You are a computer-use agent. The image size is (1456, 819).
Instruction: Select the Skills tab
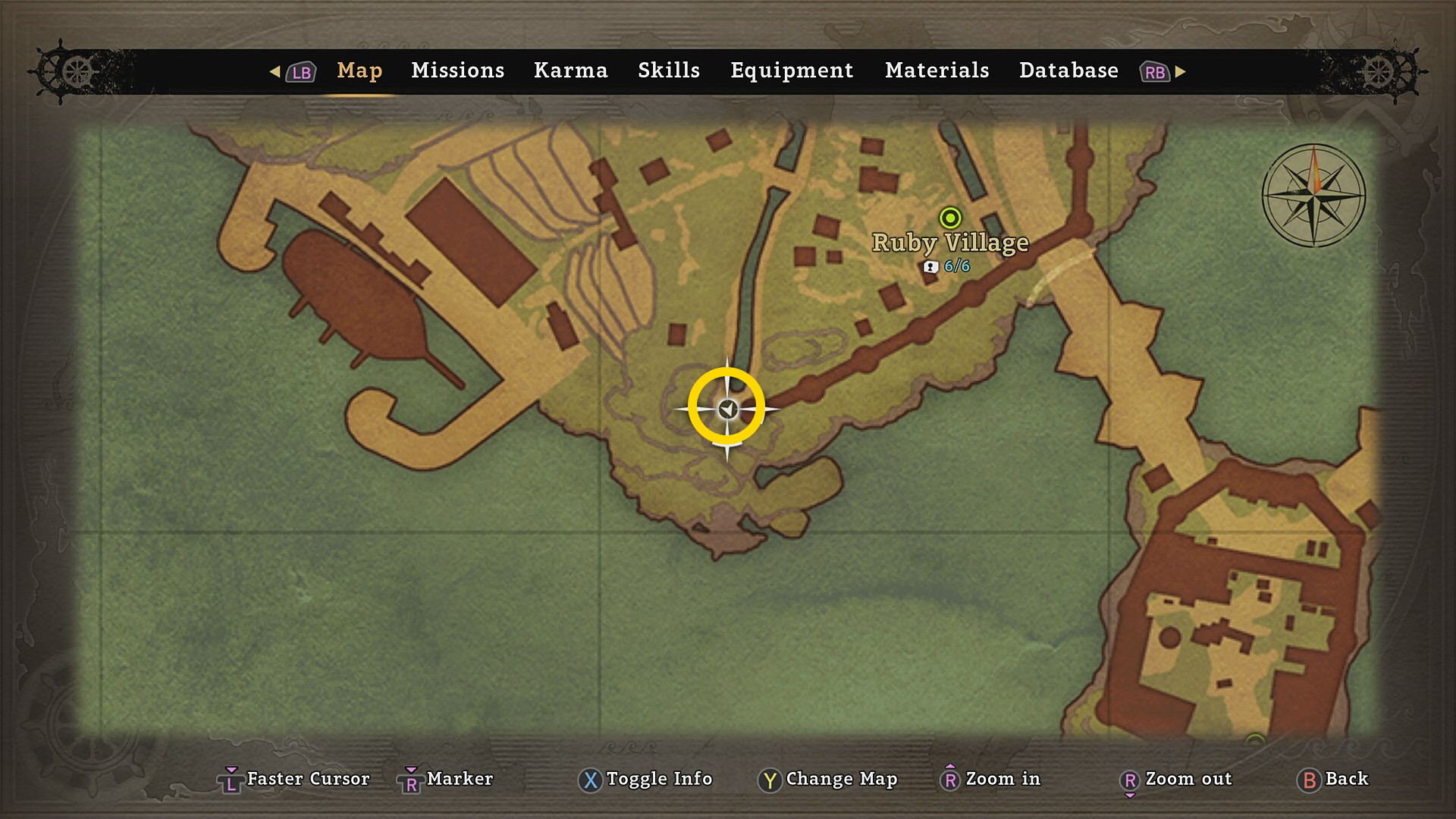coord(668,71)
